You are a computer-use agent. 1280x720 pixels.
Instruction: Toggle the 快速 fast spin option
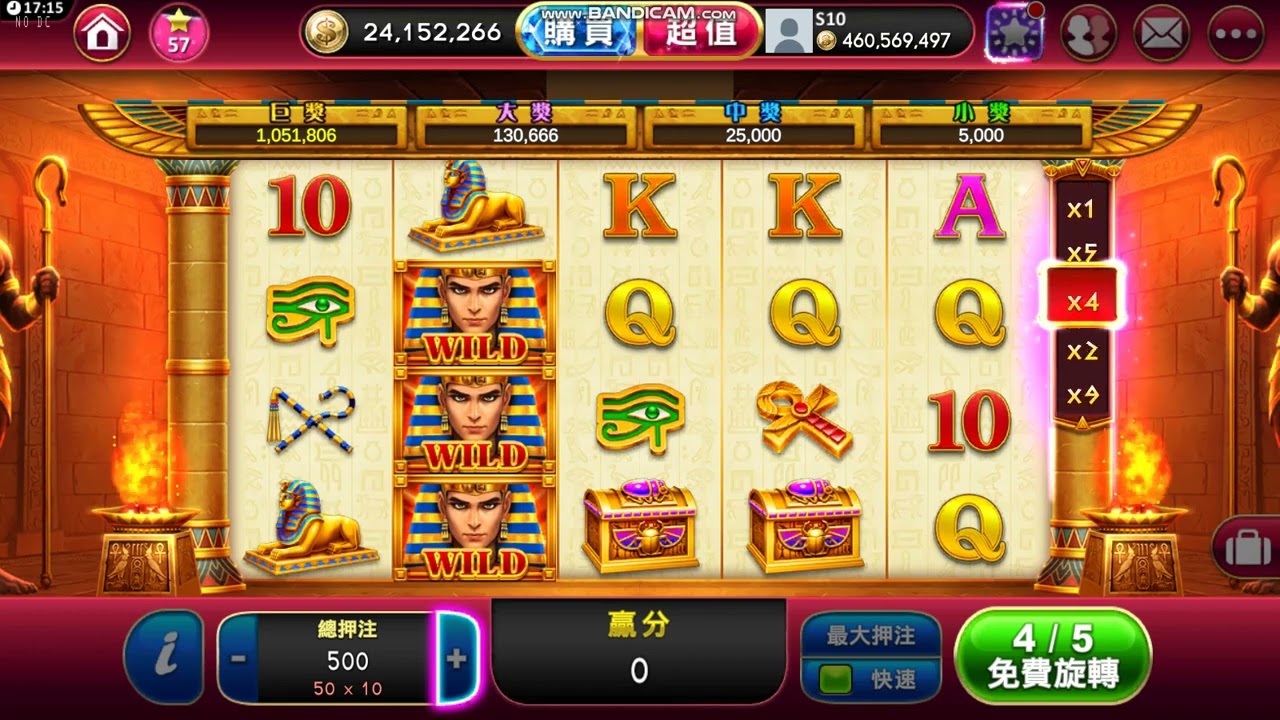[x=871, y=680]
